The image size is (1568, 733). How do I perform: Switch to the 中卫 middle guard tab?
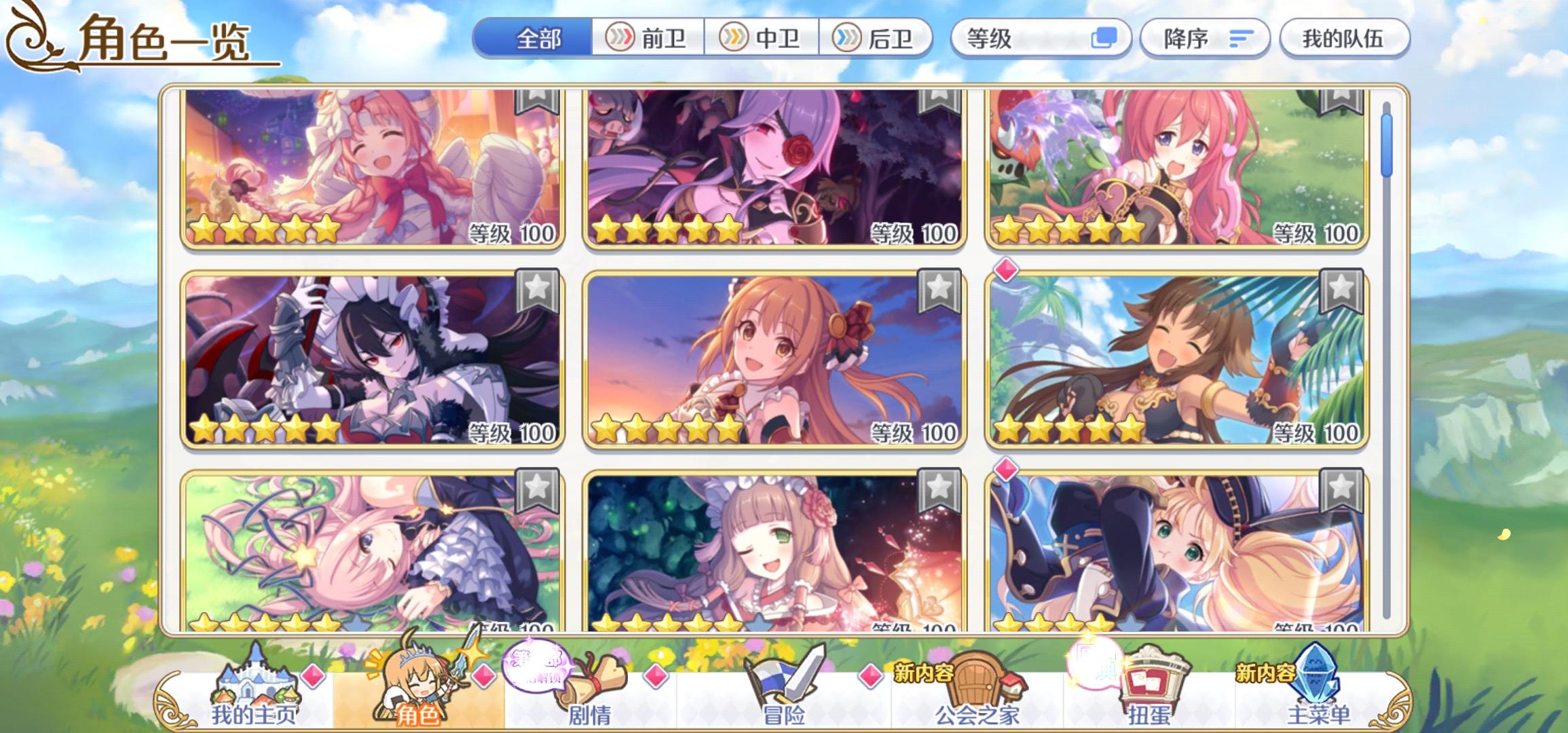pos(760,39)
